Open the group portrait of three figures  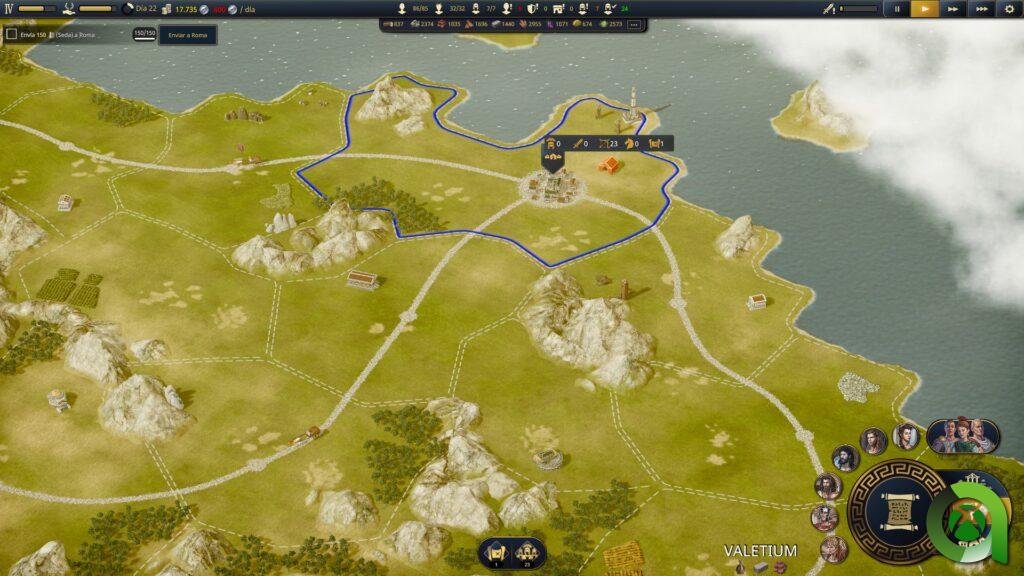click(964, 436)
